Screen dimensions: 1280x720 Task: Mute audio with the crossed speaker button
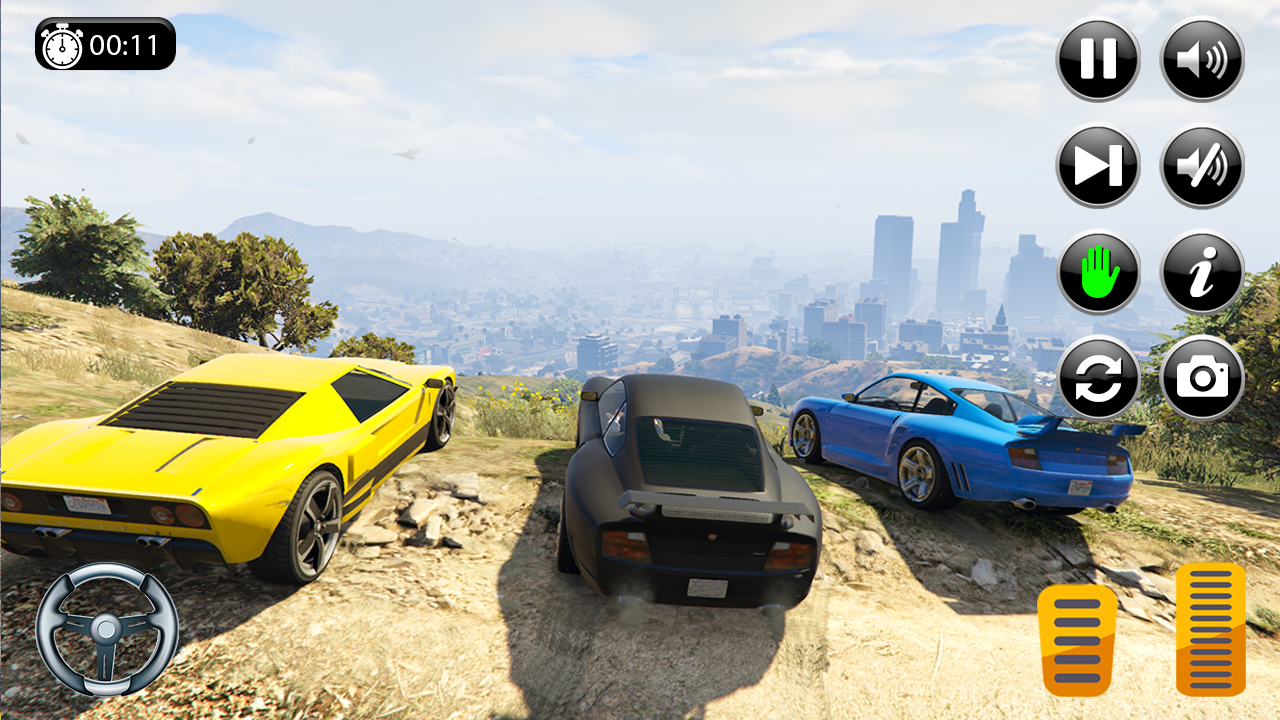coord(1201,166)
